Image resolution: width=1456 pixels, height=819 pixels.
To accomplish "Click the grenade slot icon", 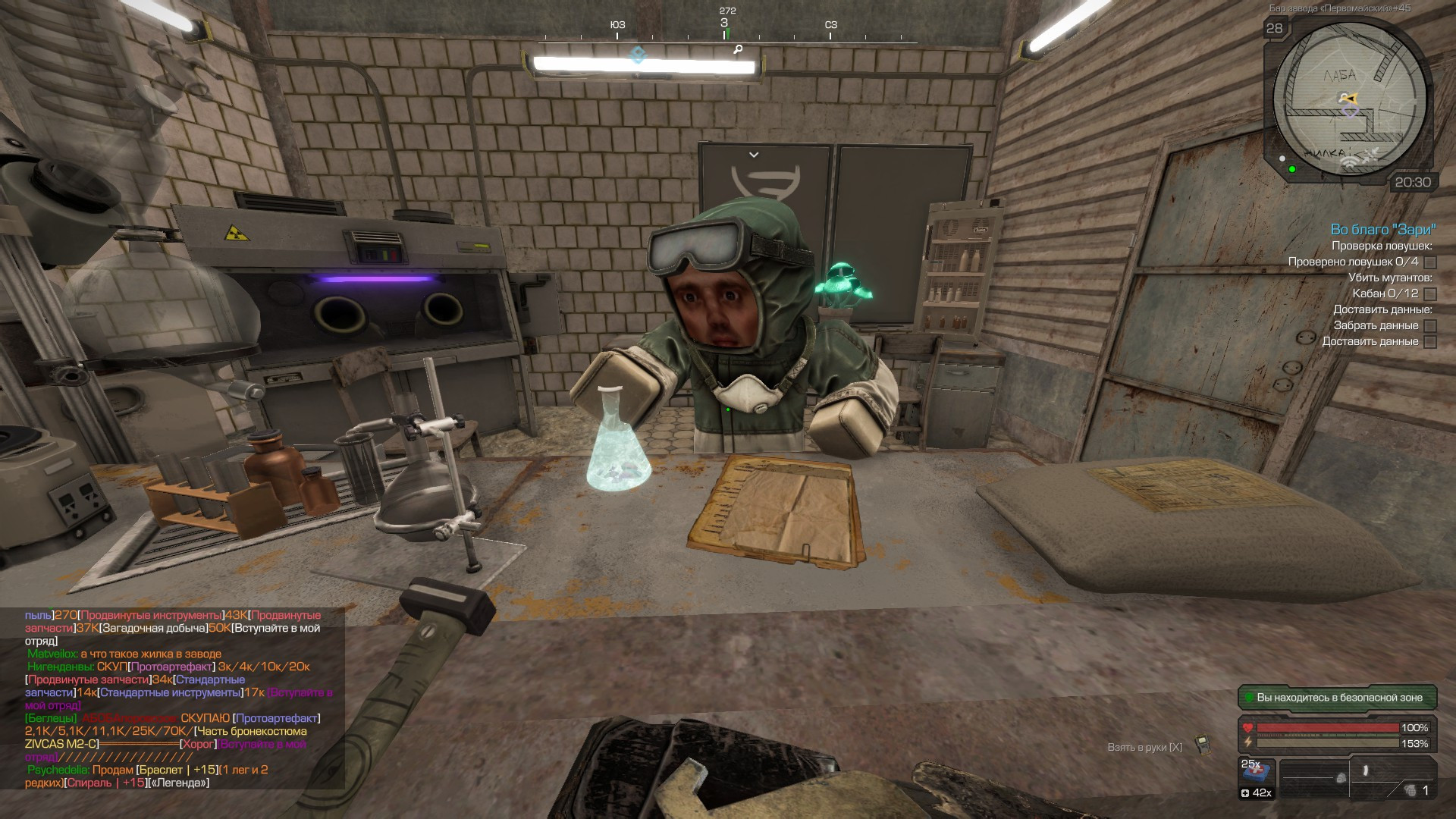I will [1410, 790].
